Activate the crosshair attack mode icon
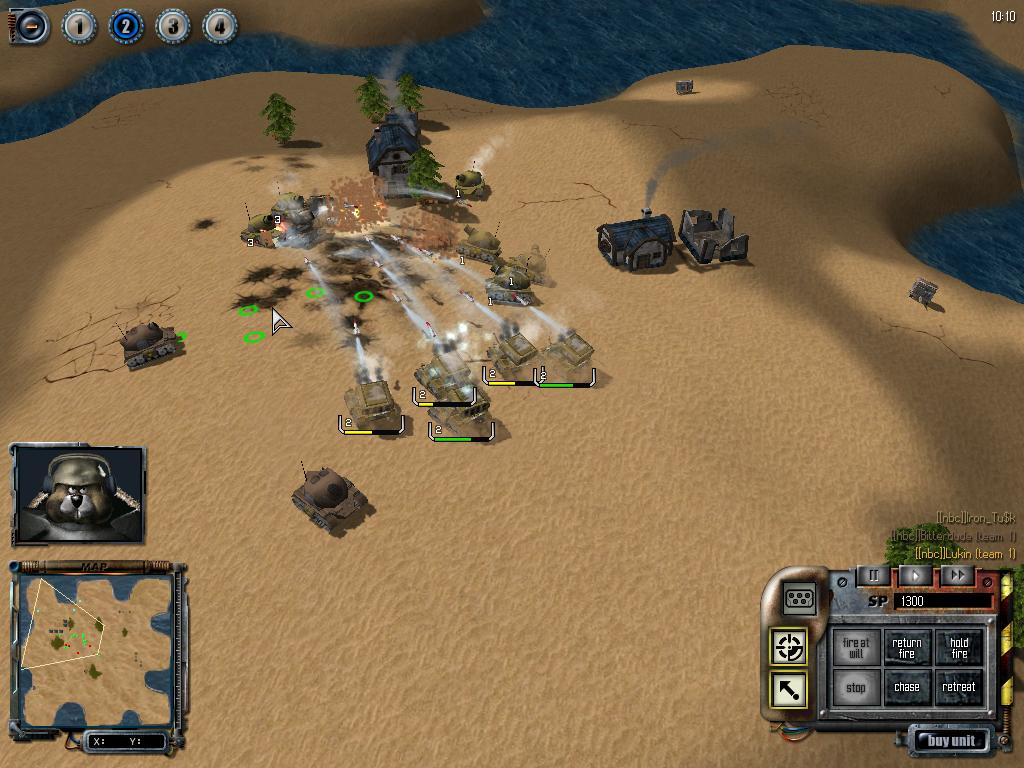Viewport: 1024px width, 768px height. click(790, 647)
